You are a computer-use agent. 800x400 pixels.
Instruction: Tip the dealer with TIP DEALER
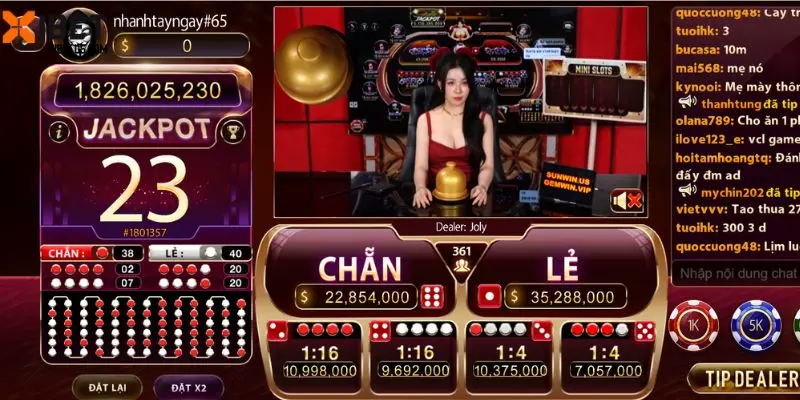click(745, 377)
